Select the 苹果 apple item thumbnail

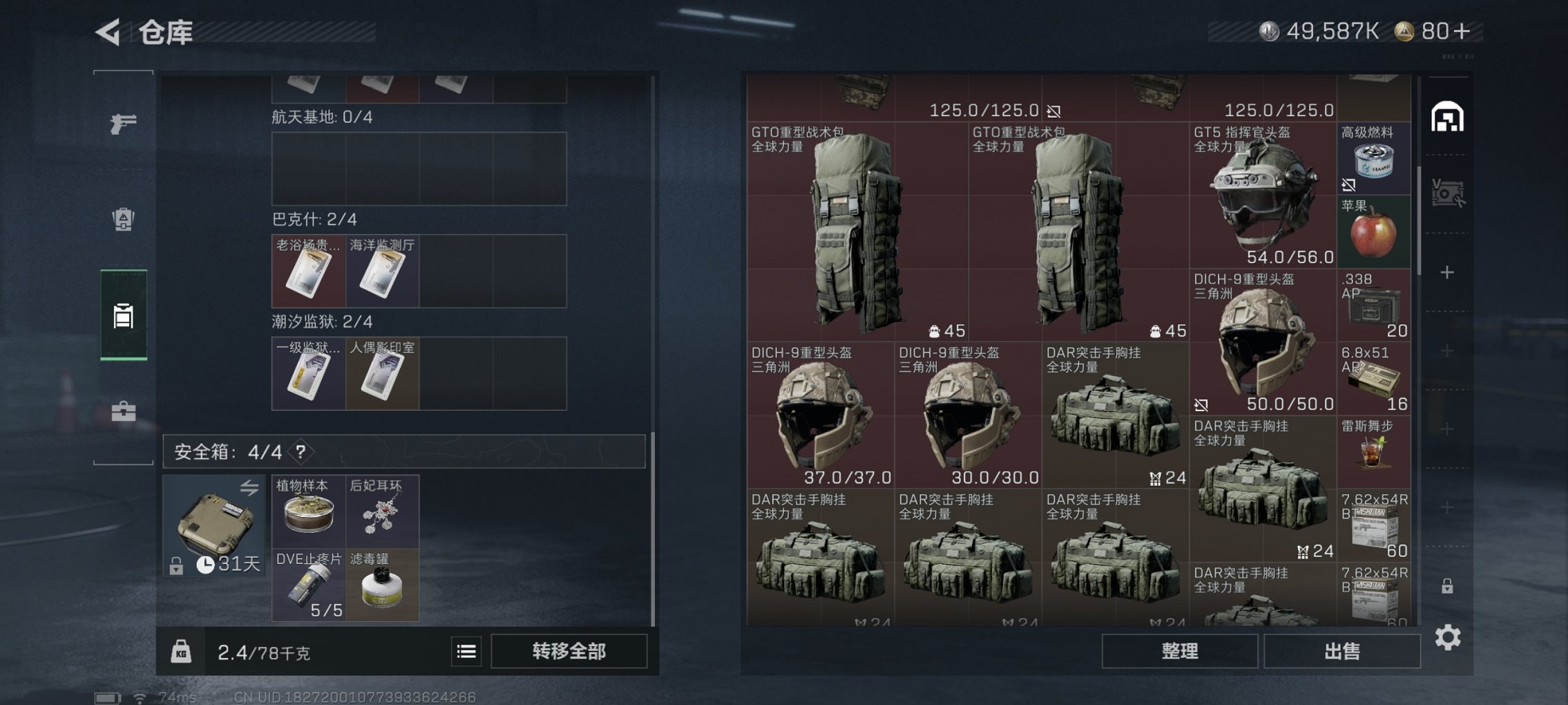click(x=1373, y=235)
